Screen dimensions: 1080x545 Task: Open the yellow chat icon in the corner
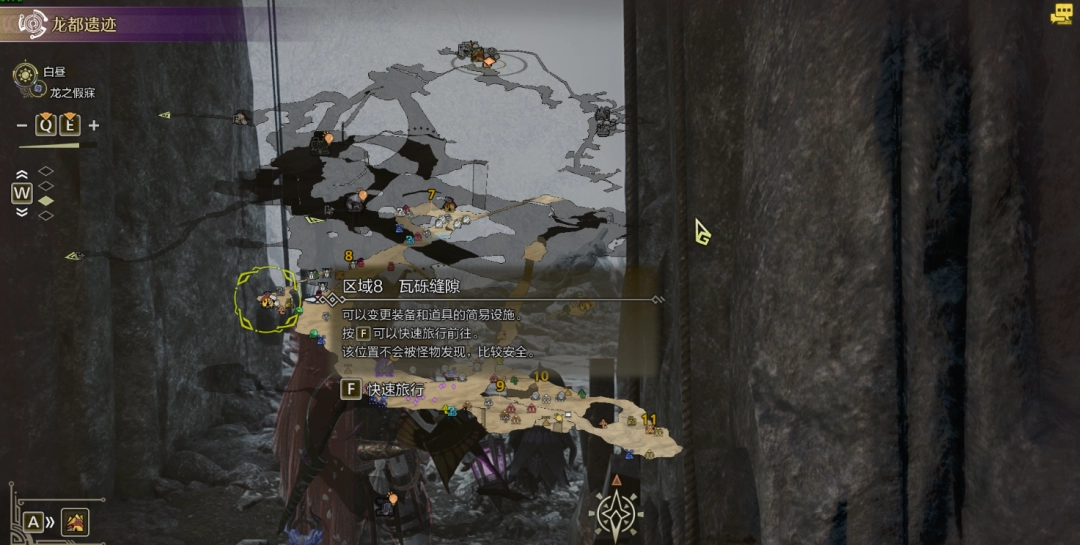click(1061, 14)
